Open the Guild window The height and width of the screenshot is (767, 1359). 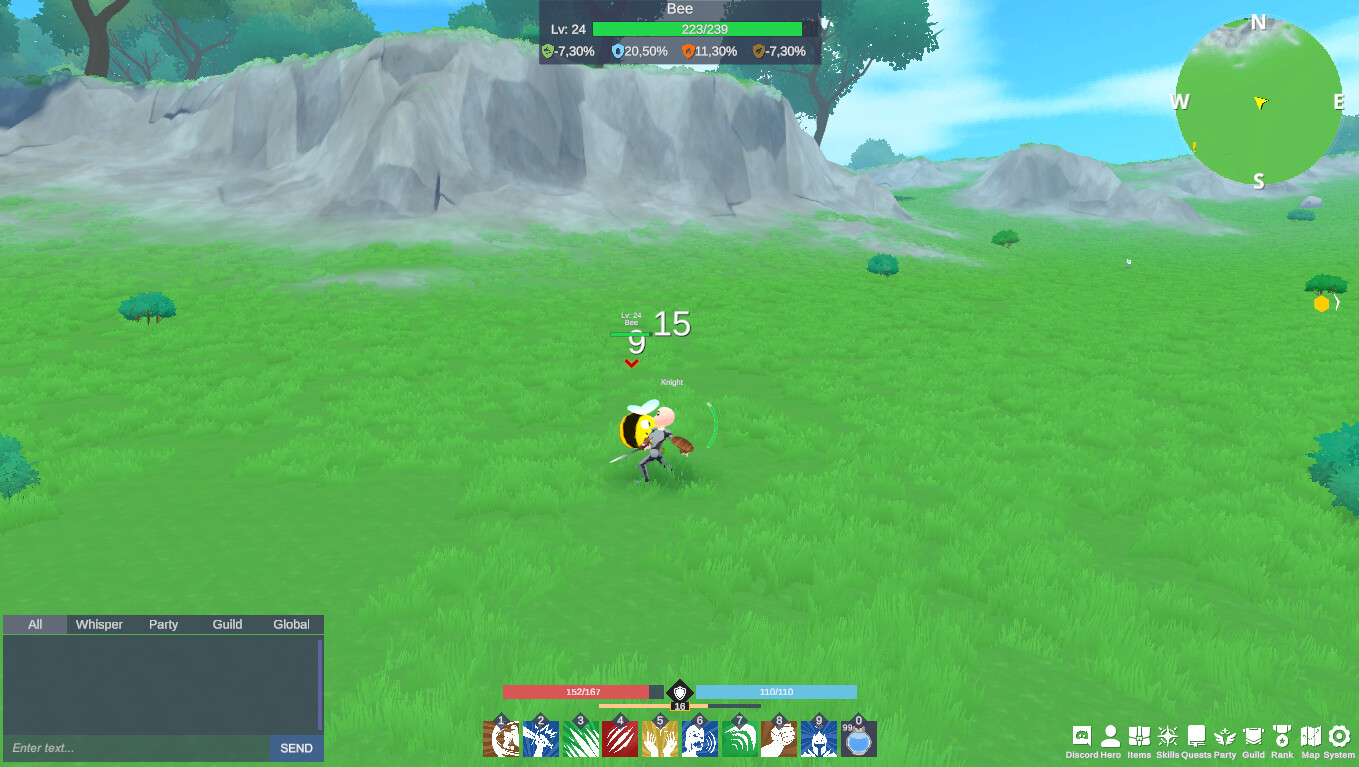[1251, 737]
